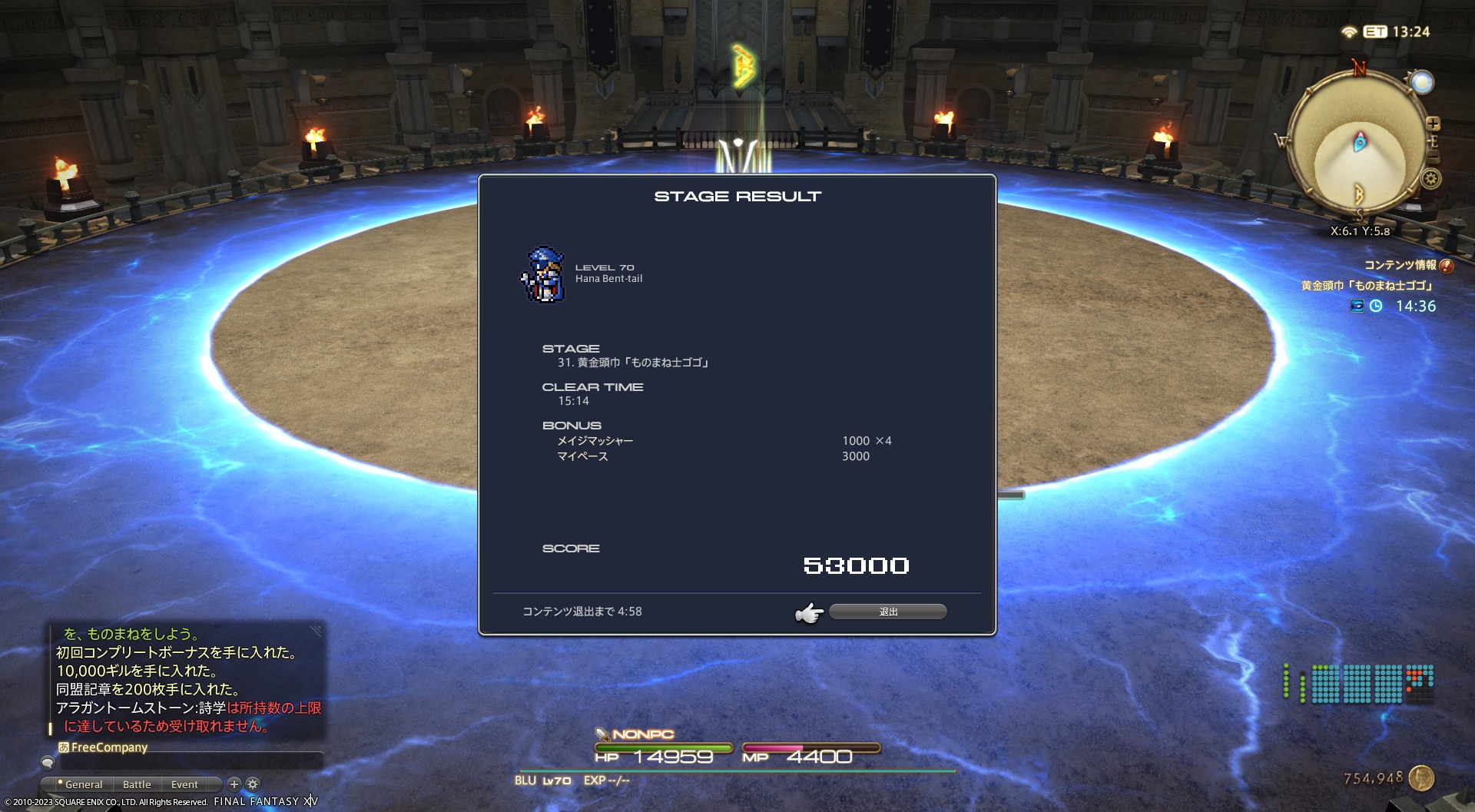Open the コンテンツ情報 duty info icon

(1447, 266)
